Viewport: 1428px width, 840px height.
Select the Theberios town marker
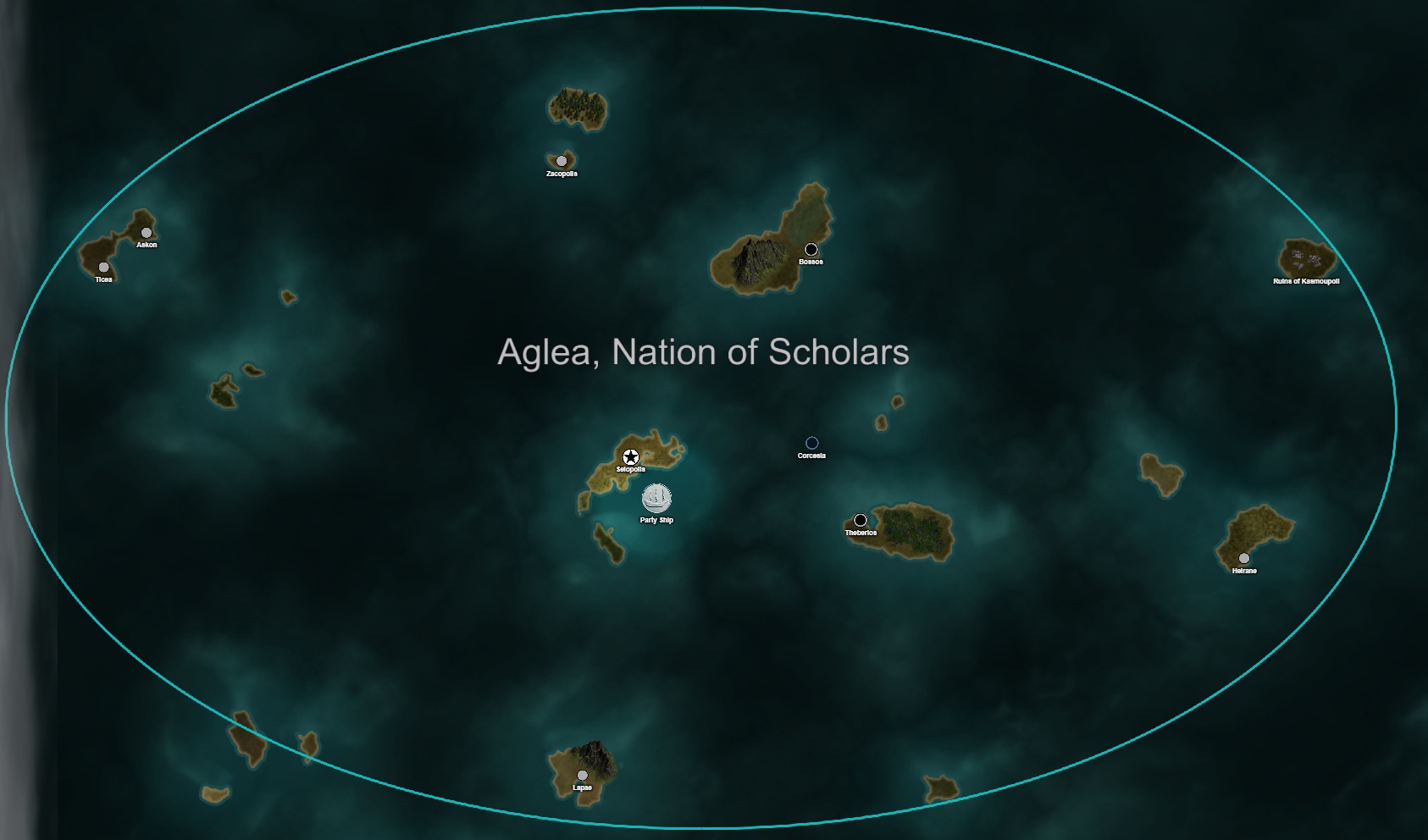(861, 520)
